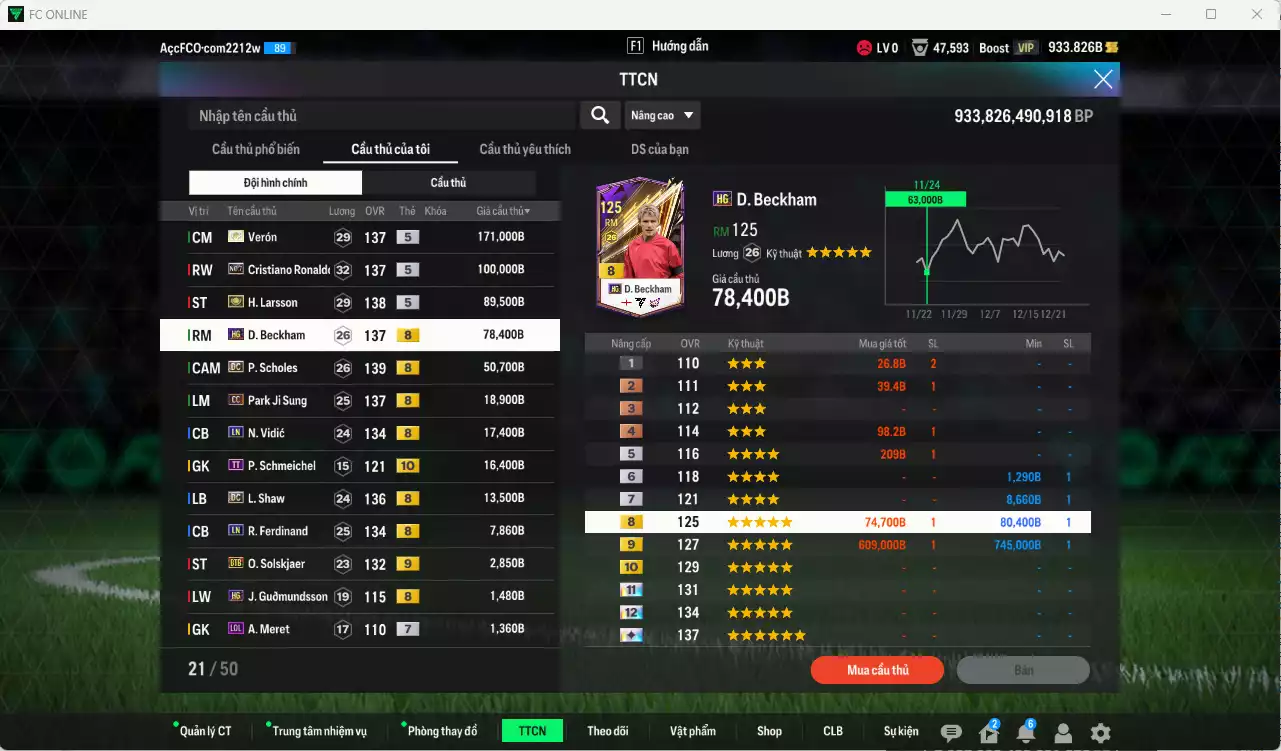
Task: Open the Shop from the bottom menu
Action: point(769,731)
